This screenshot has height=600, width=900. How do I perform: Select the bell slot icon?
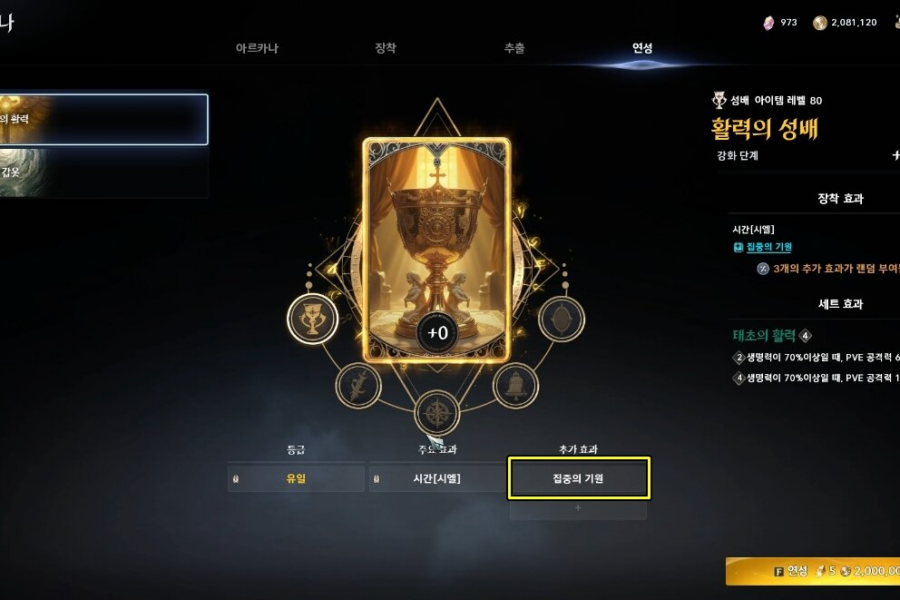516,384
